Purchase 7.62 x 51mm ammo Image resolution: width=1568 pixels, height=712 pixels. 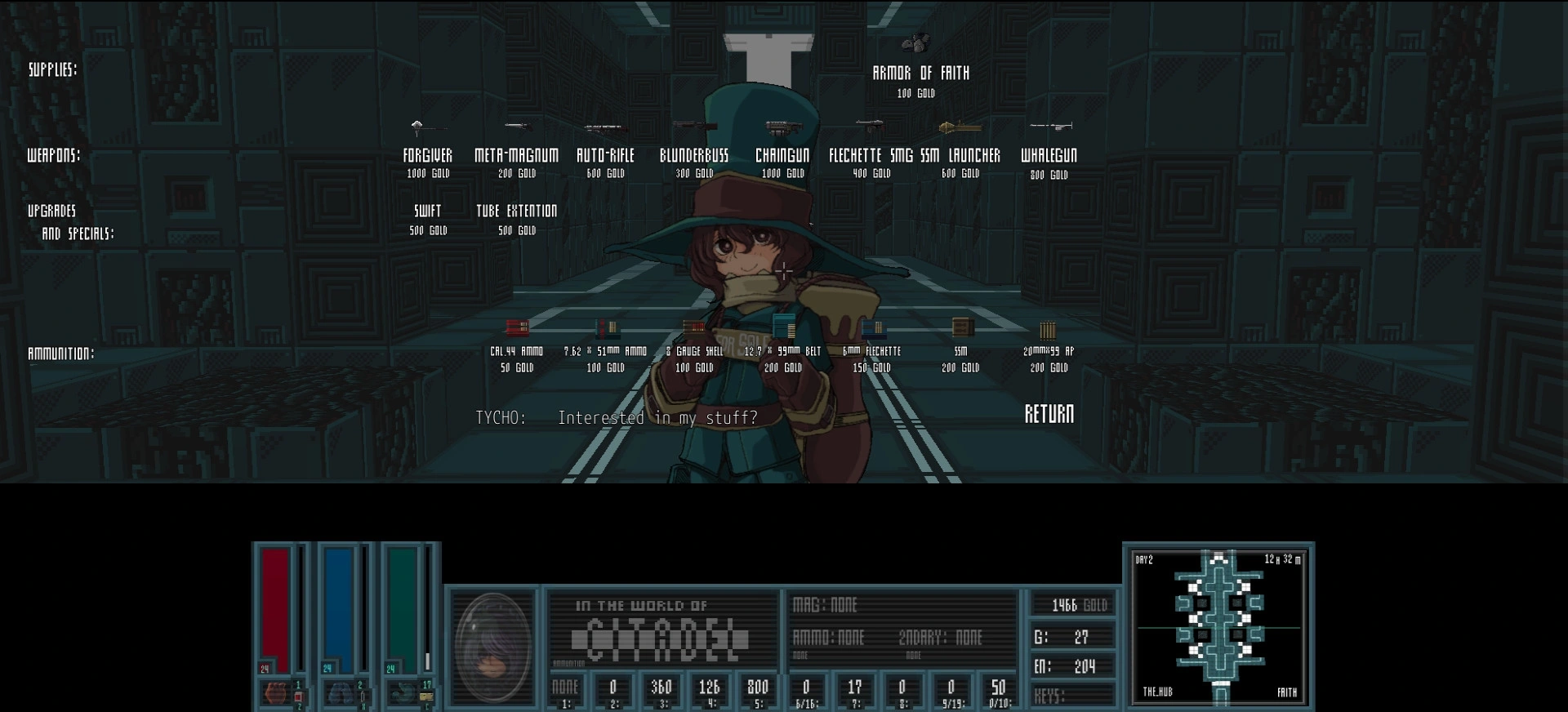[x=605, y=351]
